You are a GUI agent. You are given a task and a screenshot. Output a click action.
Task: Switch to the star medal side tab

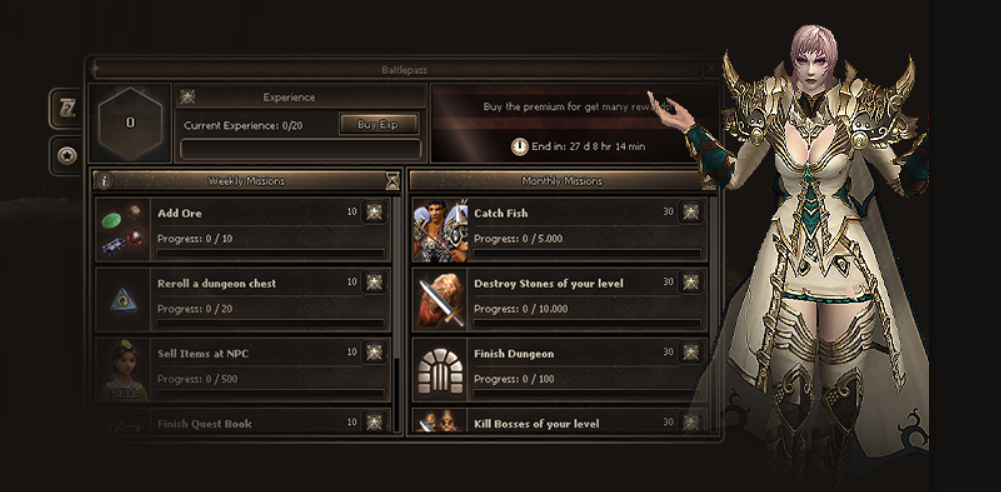point(67,155)
